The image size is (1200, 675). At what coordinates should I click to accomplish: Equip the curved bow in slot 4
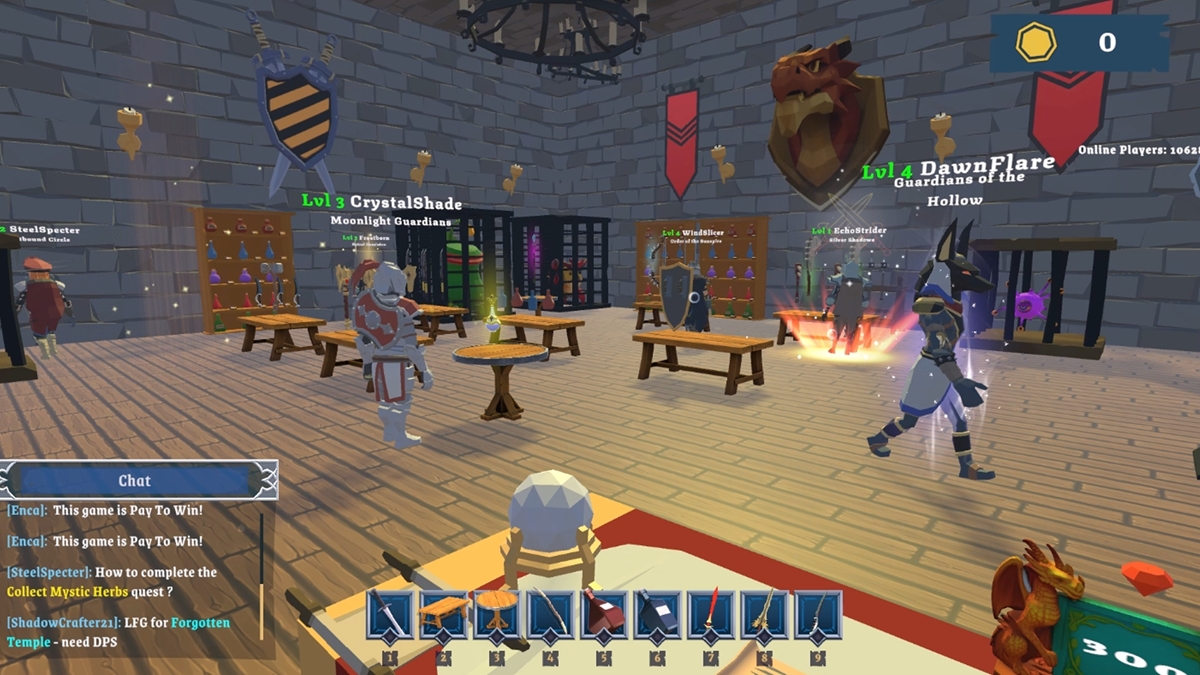549,614
